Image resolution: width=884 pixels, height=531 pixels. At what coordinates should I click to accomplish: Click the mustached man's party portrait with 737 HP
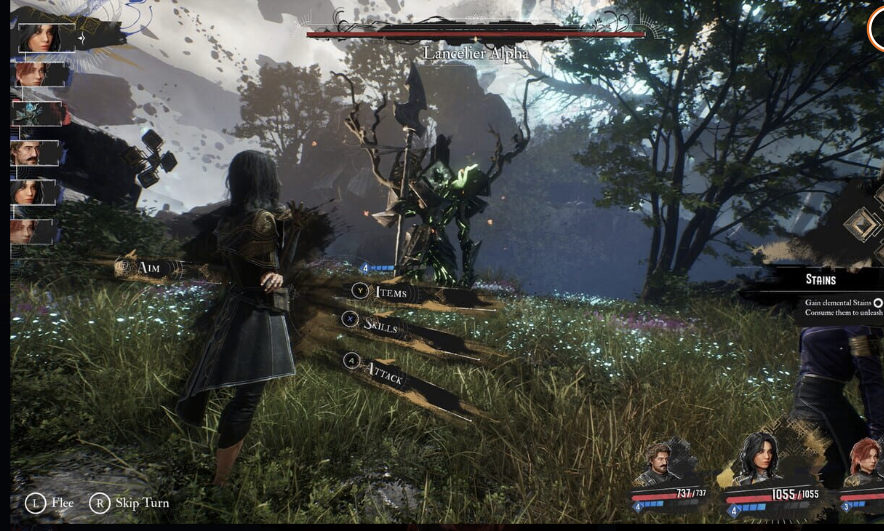660,465
